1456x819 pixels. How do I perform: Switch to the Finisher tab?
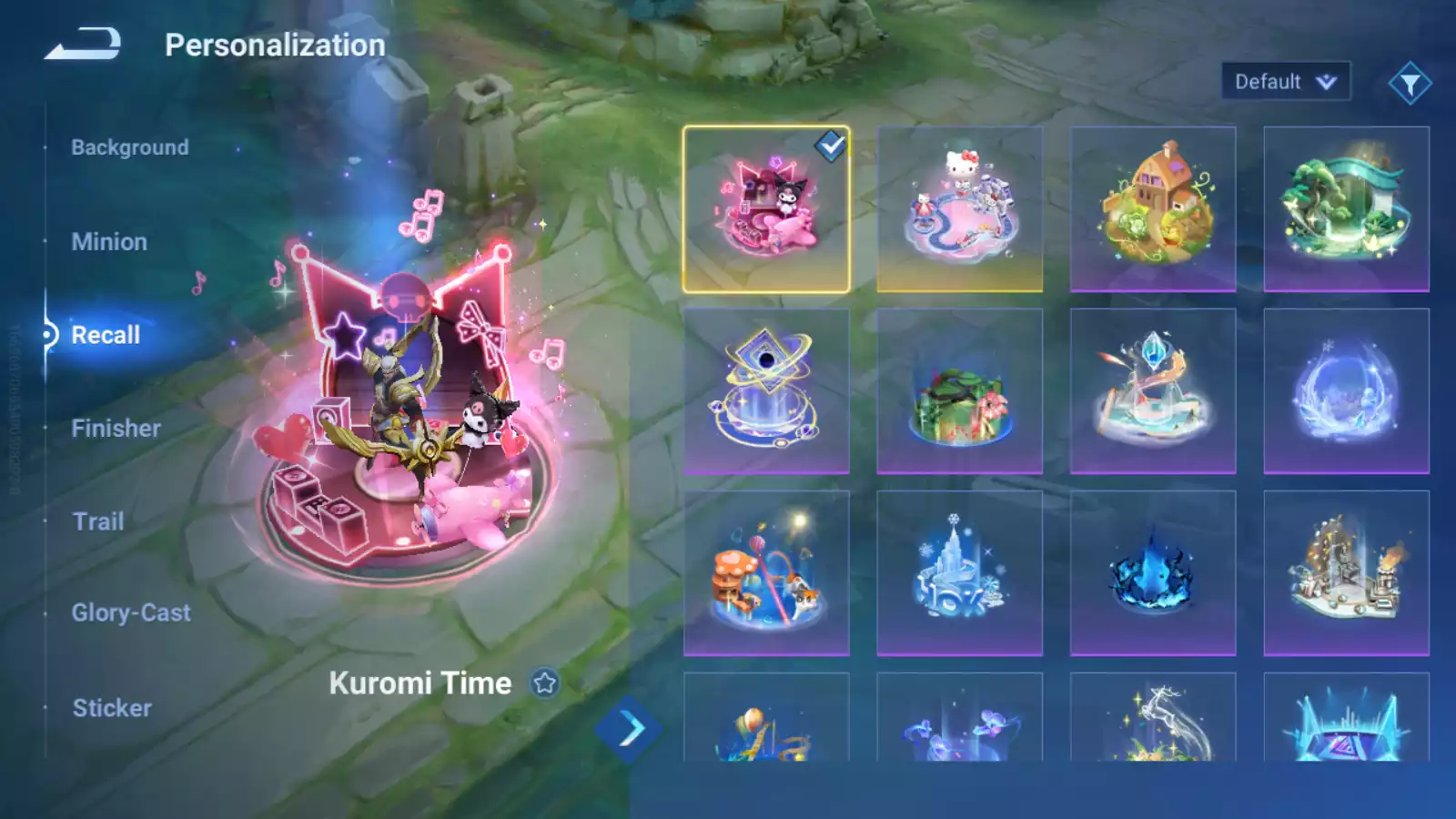[116, 429]
